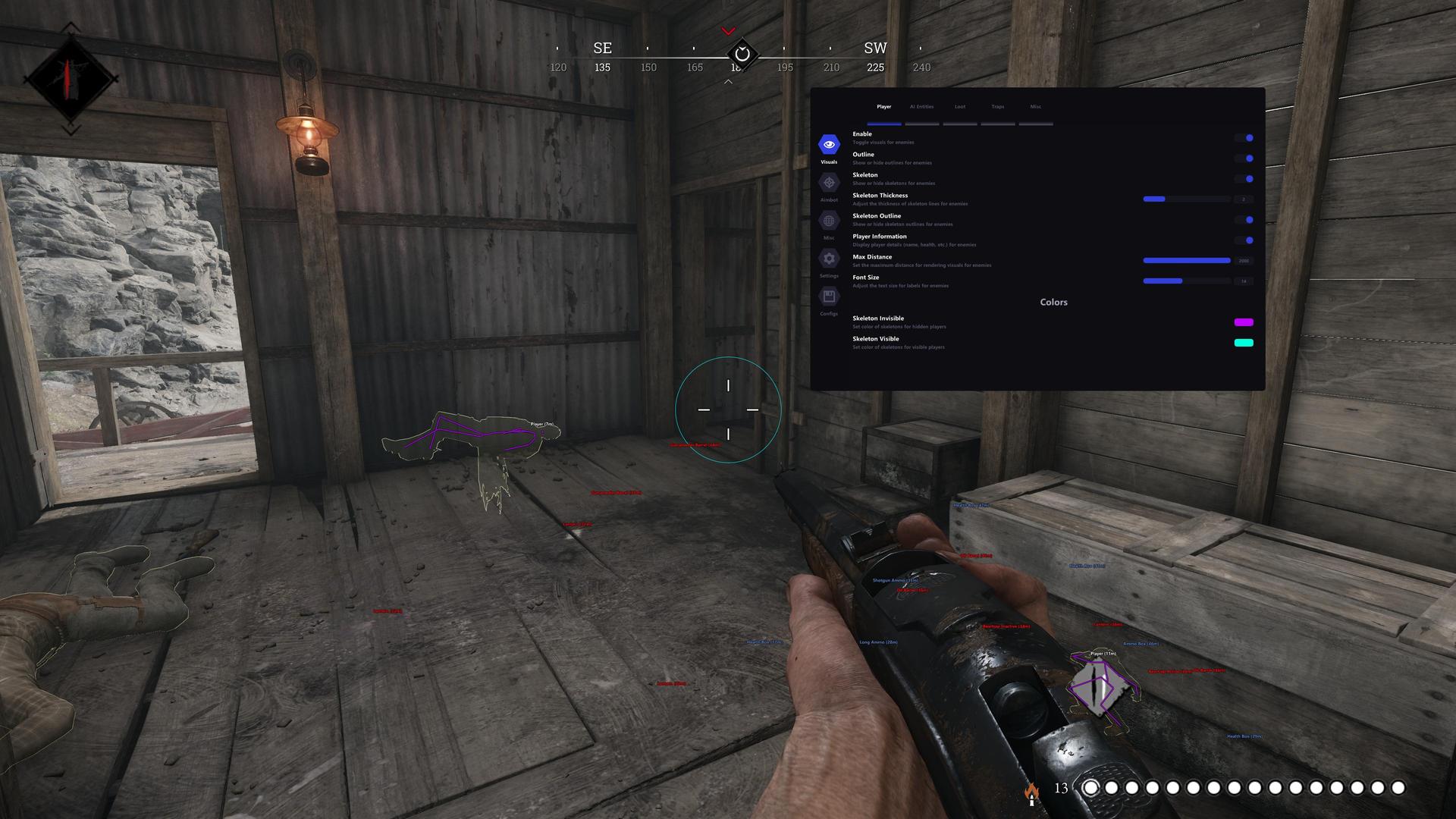
Task: Open the Settings gear section
Action: (829, 259)
